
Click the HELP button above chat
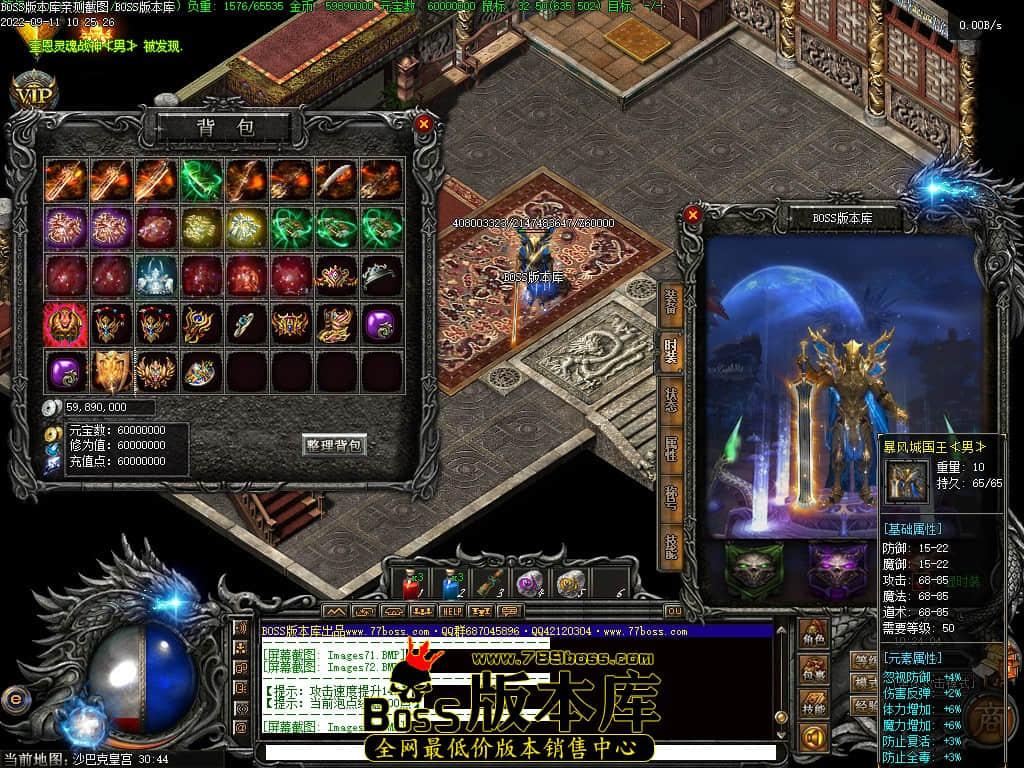452,610
